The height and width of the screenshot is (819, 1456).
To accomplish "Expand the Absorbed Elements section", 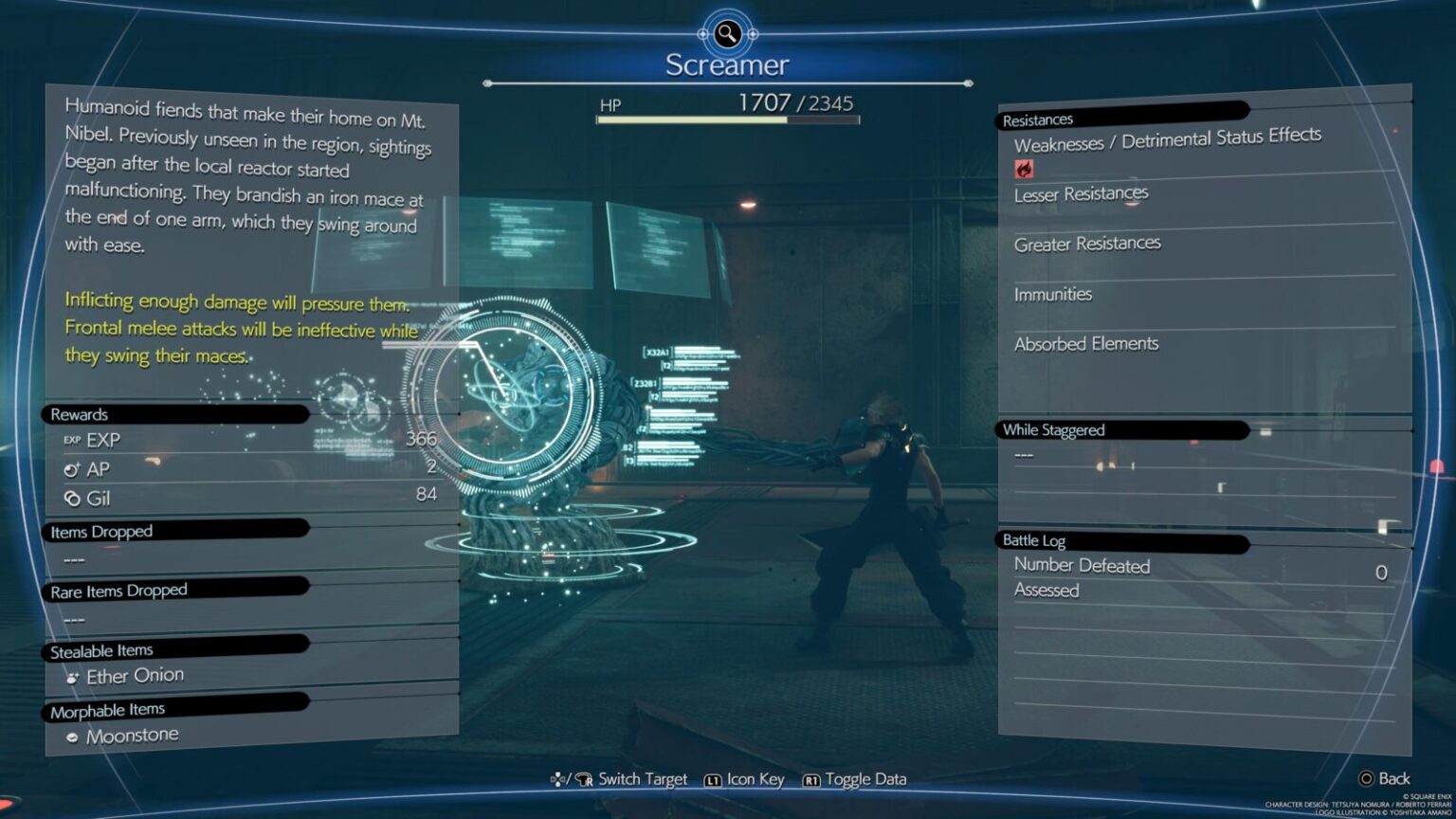I will 1087,344.
